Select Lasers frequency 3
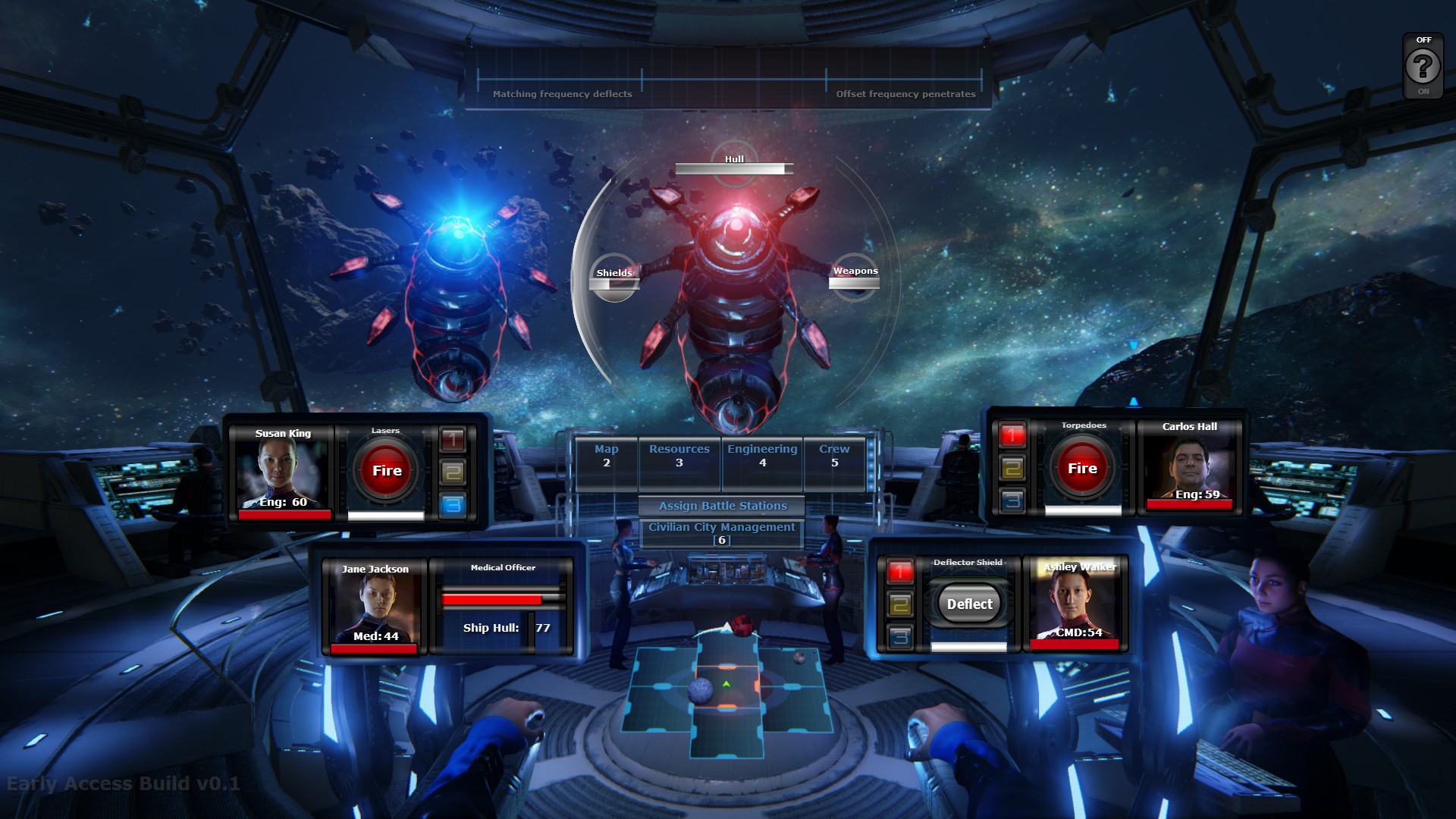The image size is (1456, 819). click(x=453, y=504)
